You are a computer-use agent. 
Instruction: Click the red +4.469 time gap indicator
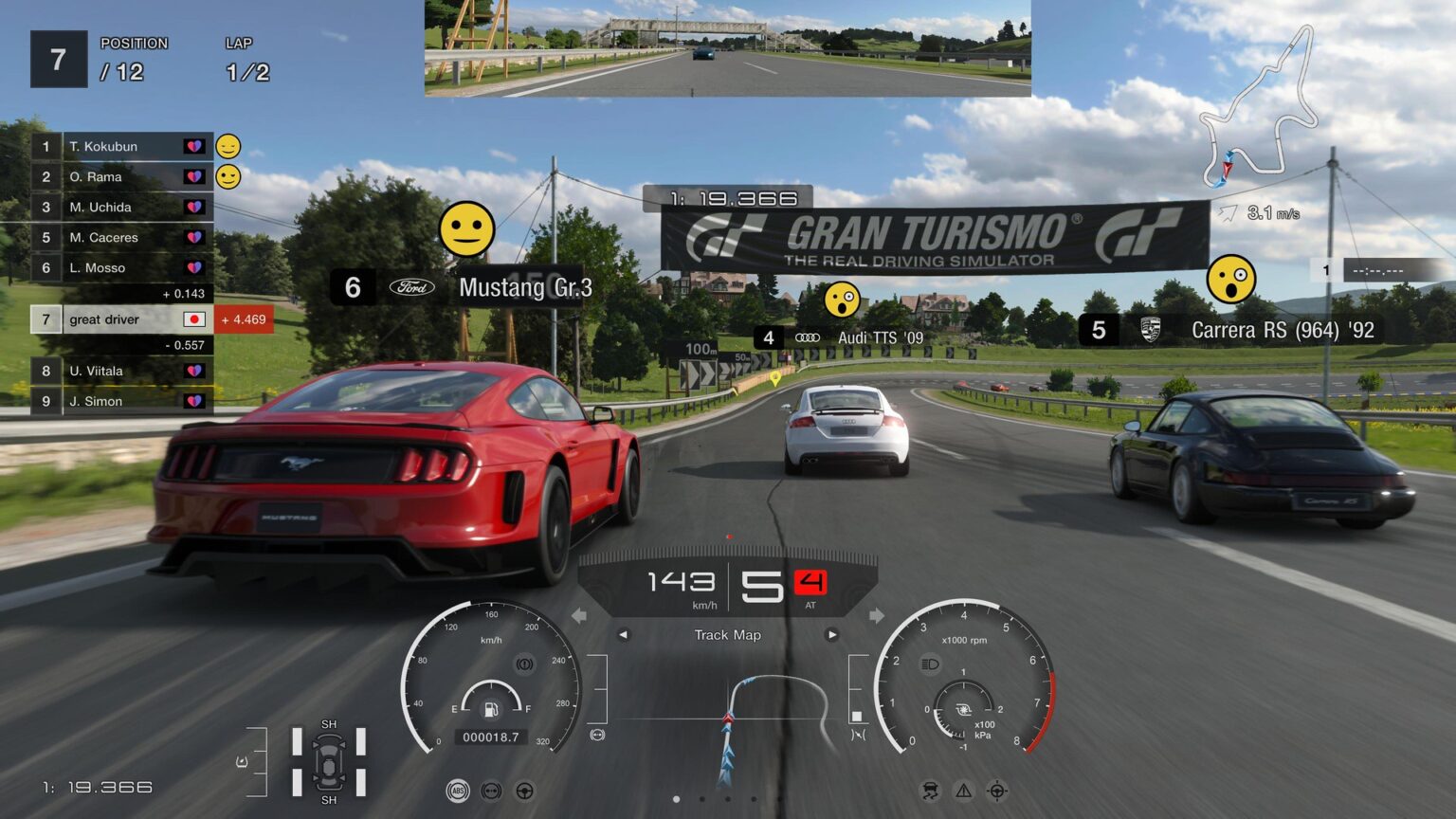[x=245, y=319]
